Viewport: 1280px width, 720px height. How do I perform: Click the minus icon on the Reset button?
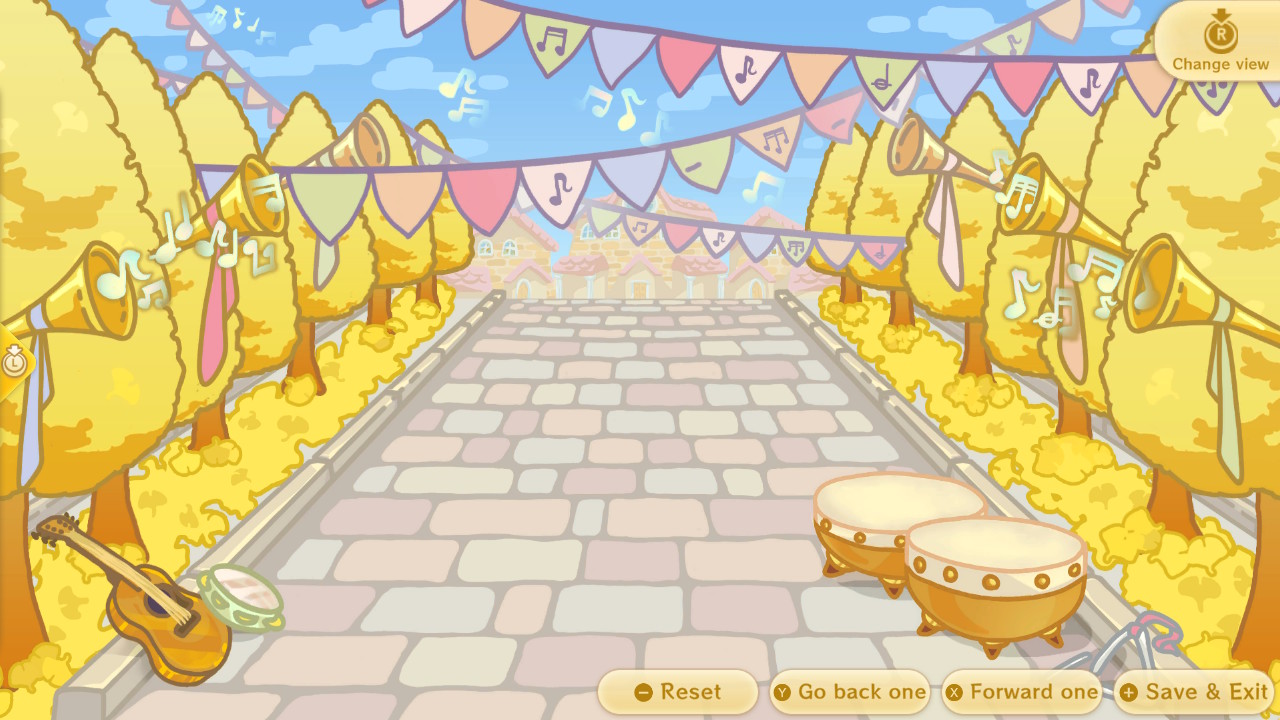click(x=645, y=691)
